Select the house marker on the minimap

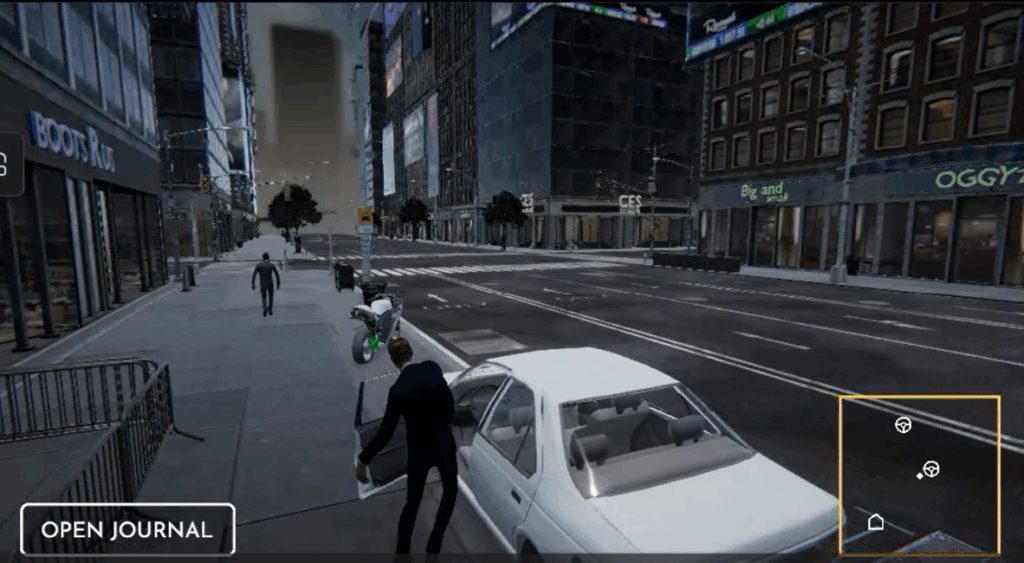pyautogui.click(x=876, y=521)
